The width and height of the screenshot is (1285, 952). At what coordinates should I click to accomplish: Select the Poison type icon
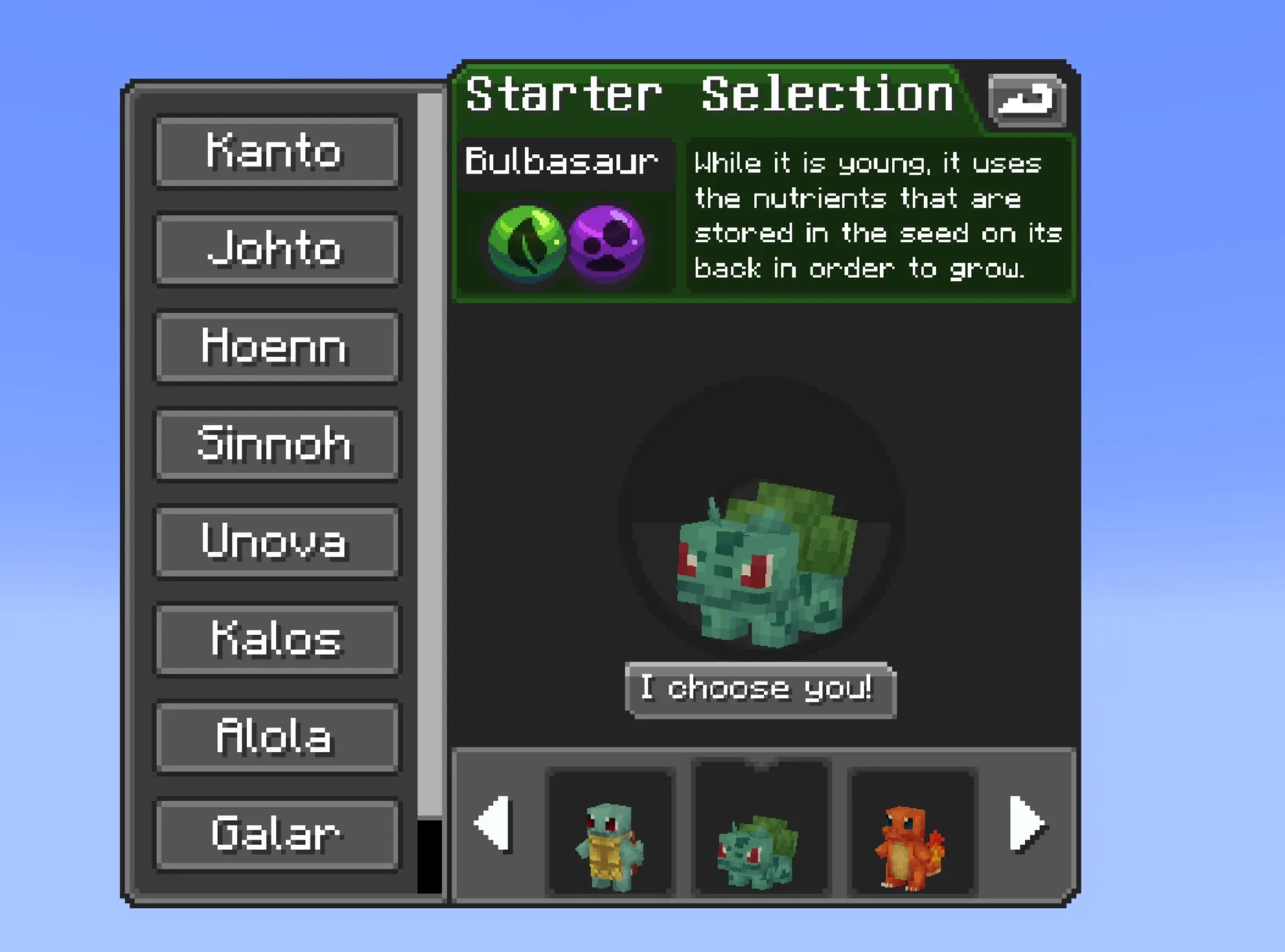tap(607, 244)
